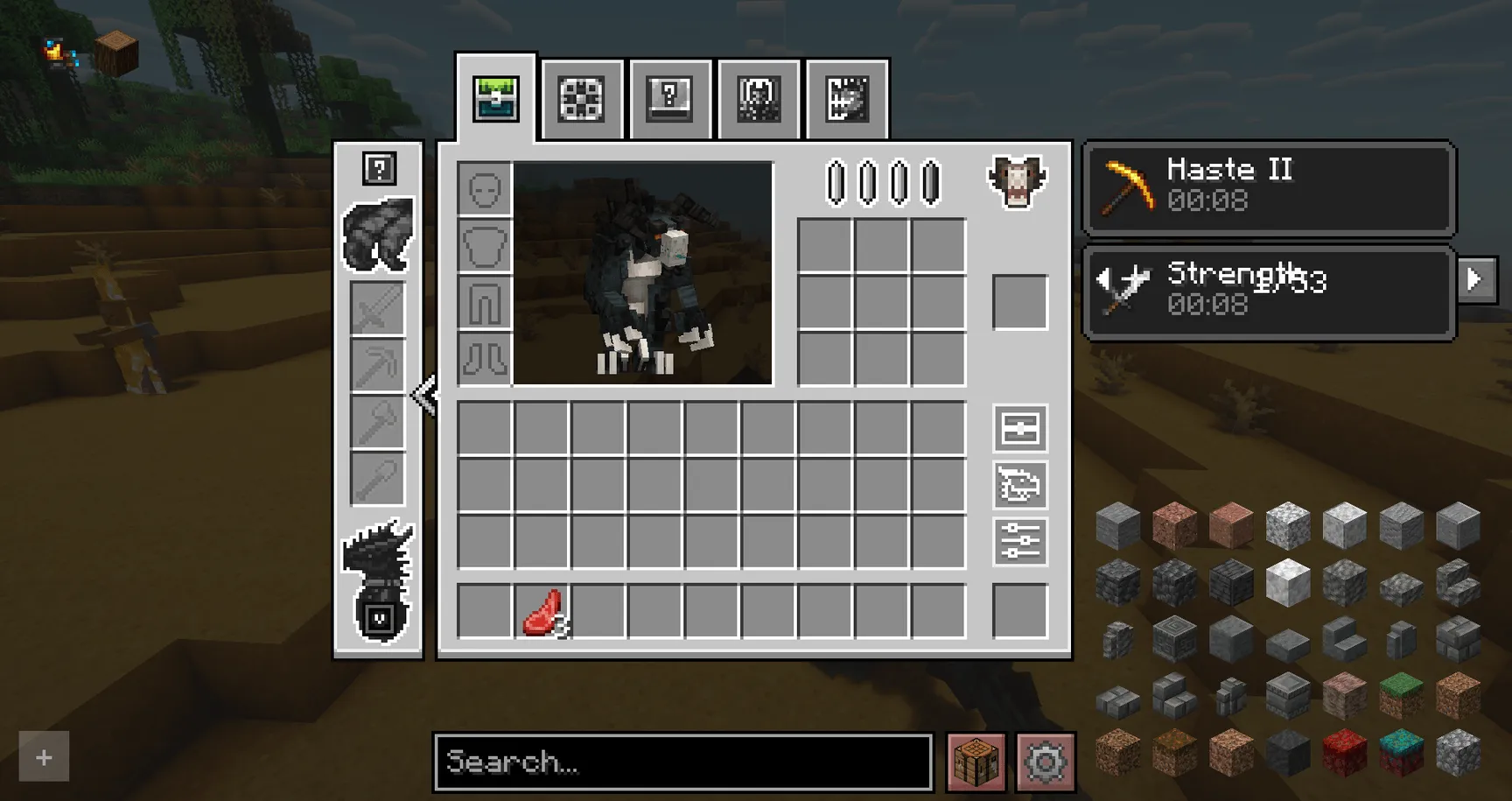Viewport: 1512px width, 801px height.
Task: Click the recipe book toggle icon
Action: [1019, 430]
